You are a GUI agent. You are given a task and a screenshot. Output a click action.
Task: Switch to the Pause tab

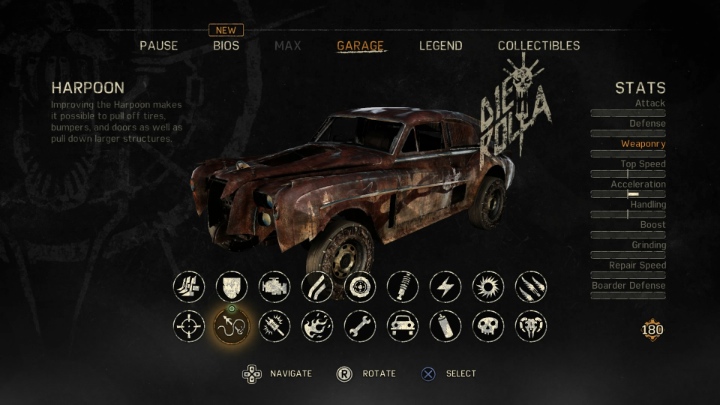click(158, 46)
